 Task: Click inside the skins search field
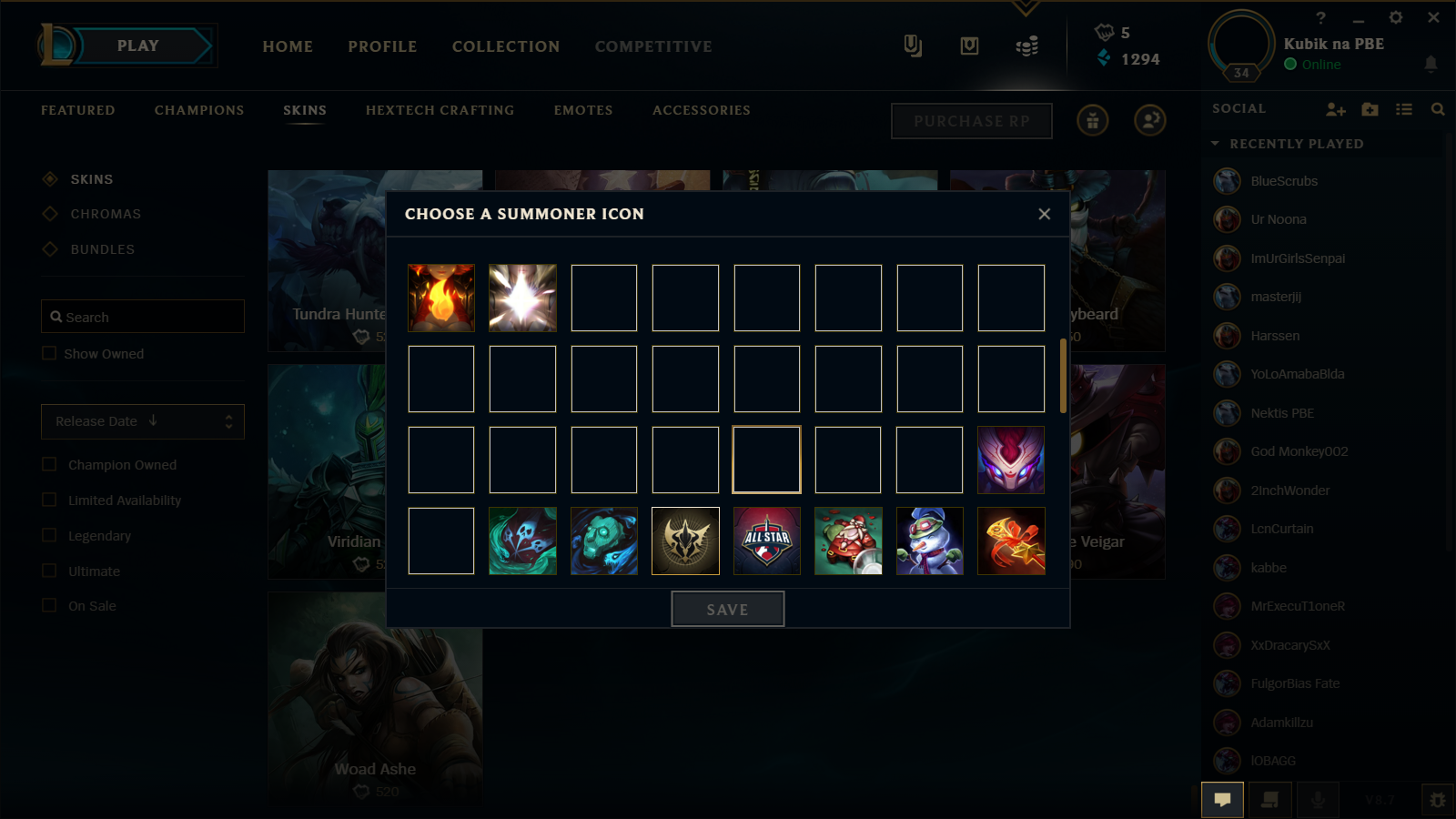pyautogui.click(x=142, y=316)
